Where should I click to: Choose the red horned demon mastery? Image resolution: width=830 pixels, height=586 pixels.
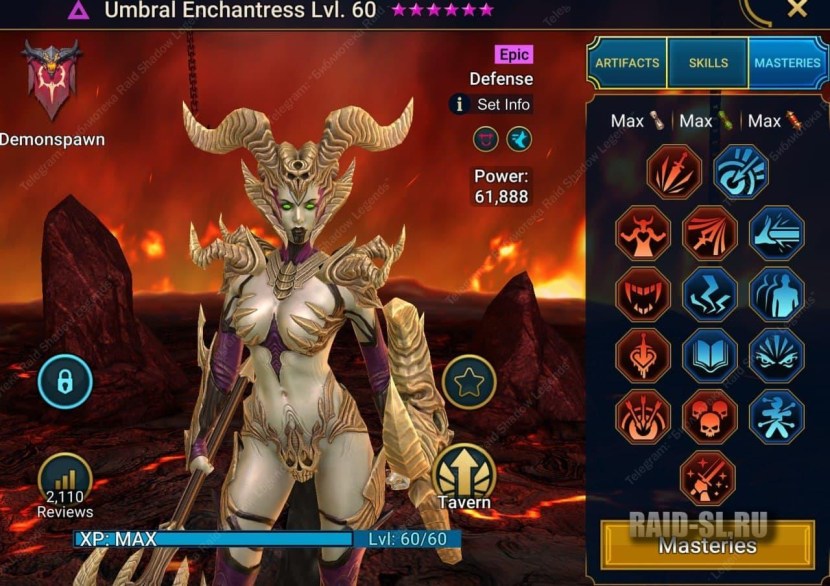(x=642, y=233)
